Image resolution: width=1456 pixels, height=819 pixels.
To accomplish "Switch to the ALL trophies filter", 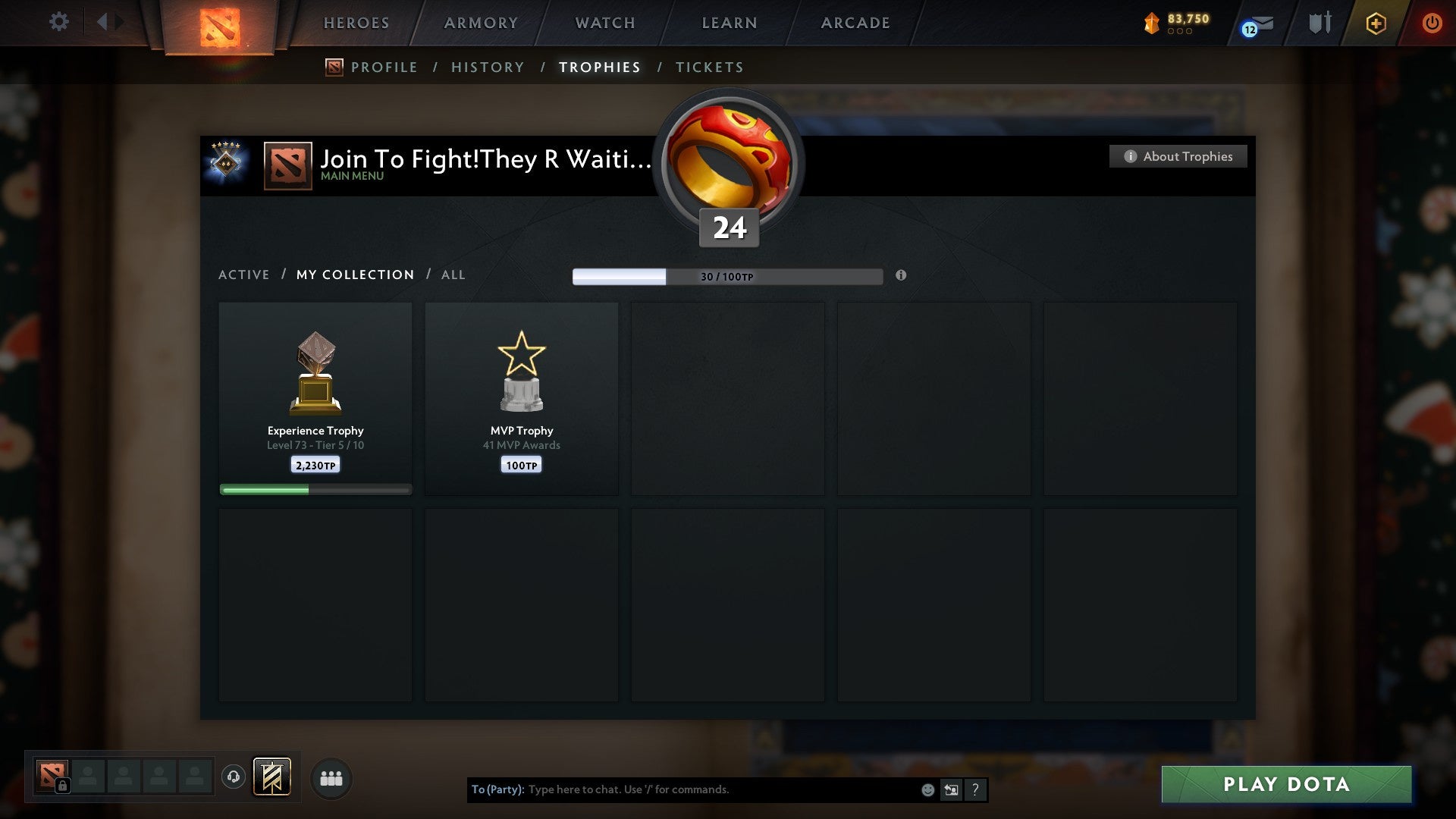I will 453,275.
